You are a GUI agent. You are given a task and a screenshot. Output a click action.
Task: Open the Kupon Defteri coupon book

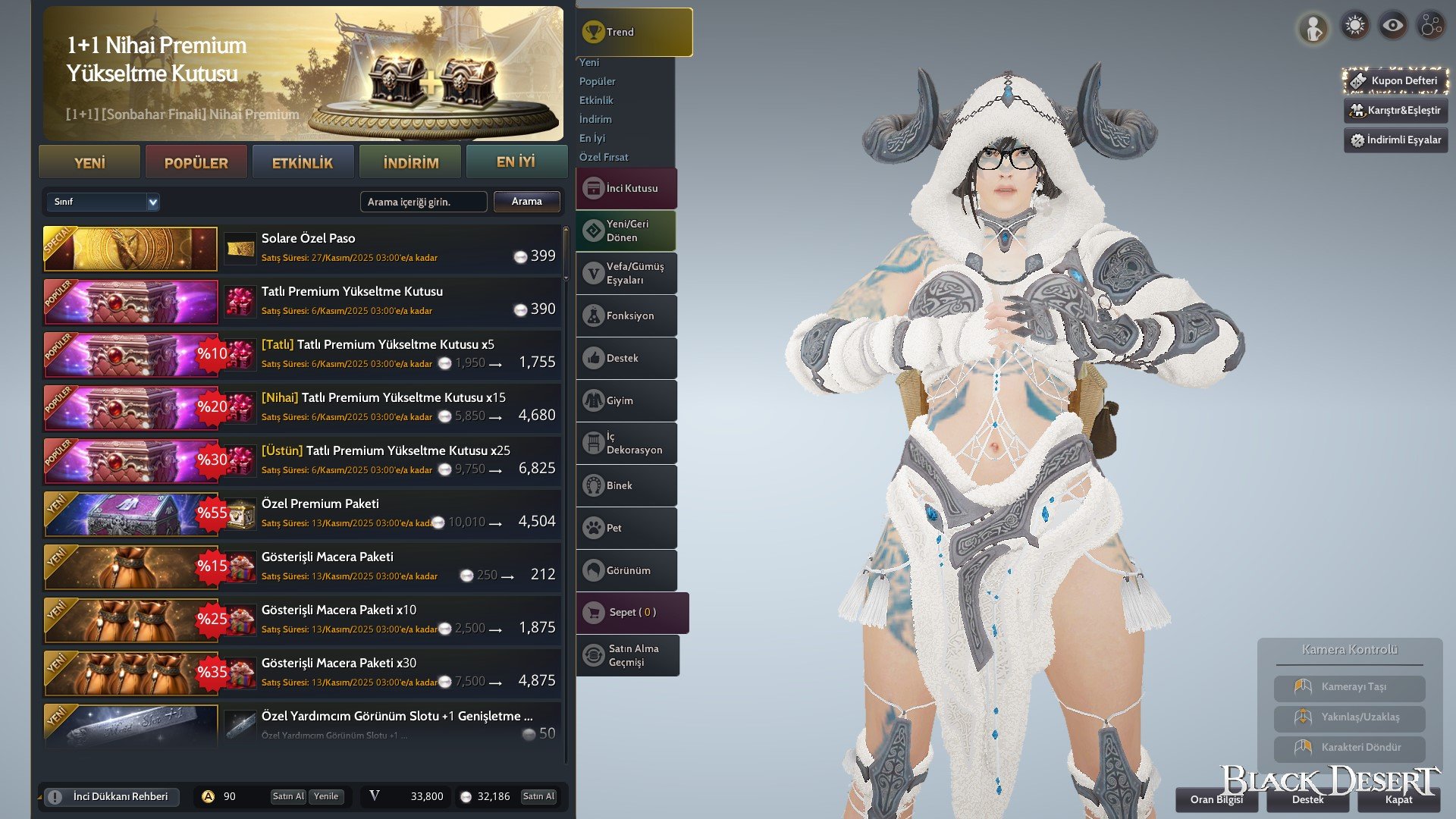point(1395,80)
